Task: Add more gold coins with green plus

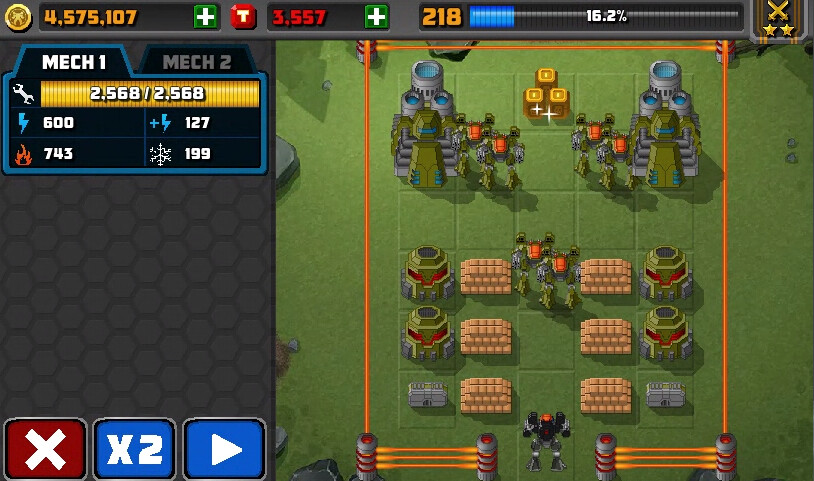Action: tap(204, 16)
